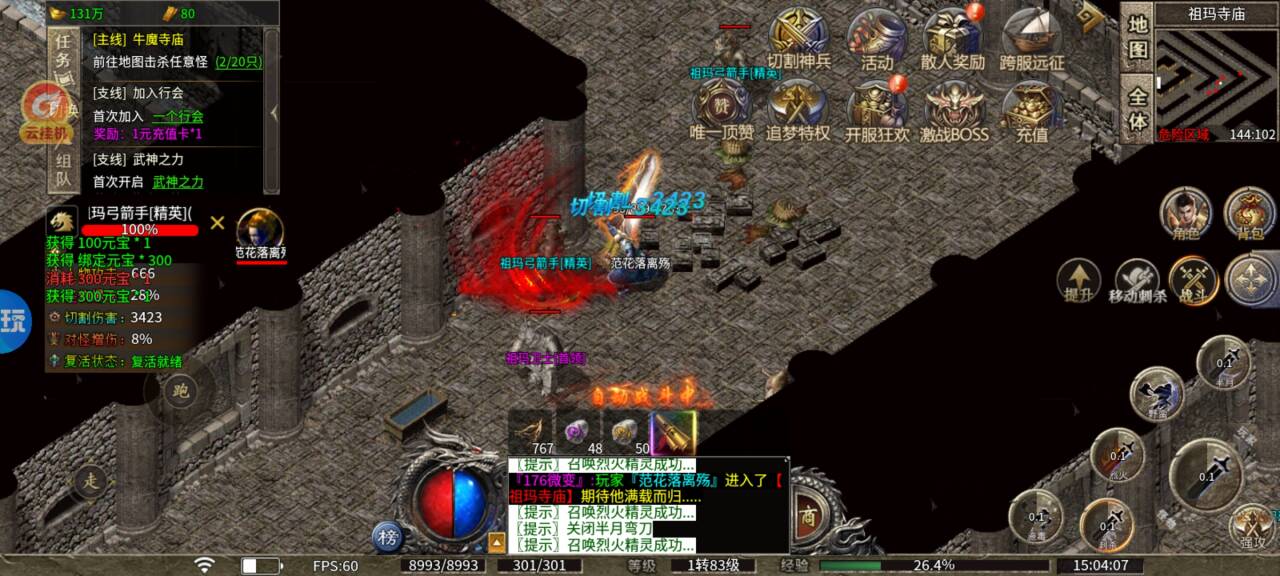Open the 跨服远征 ship icon

pyautogui.click(x=1032, y=37)
